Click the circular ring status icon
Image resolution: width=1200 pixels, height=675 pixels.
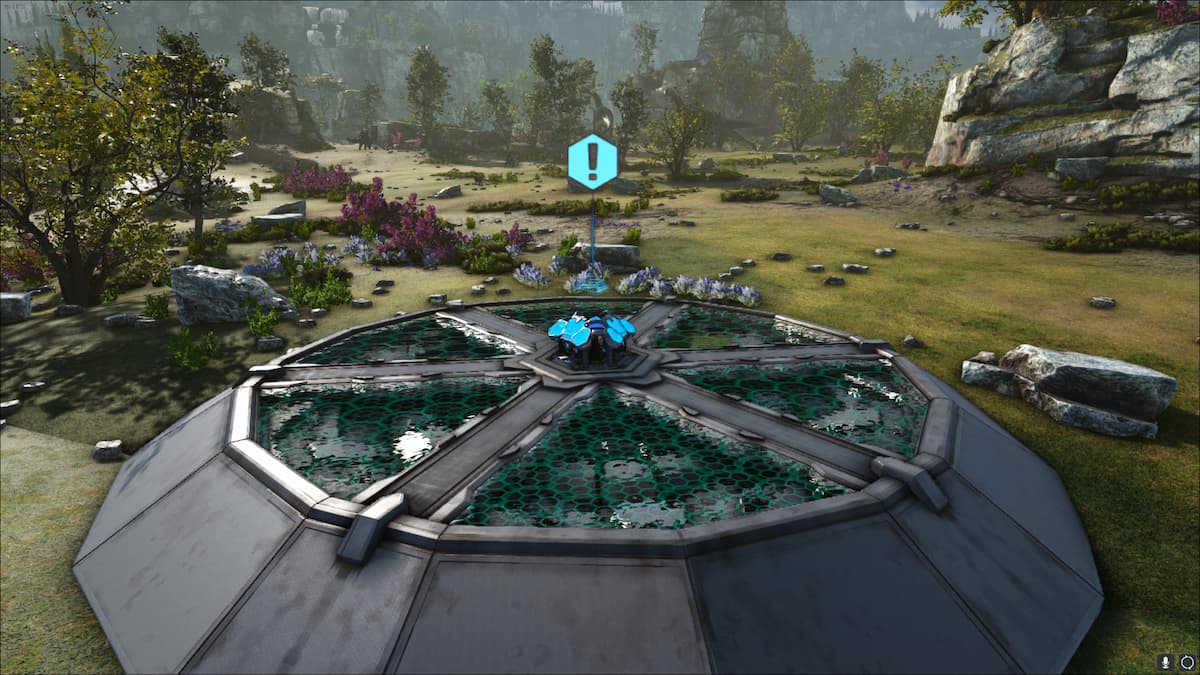1186,661
